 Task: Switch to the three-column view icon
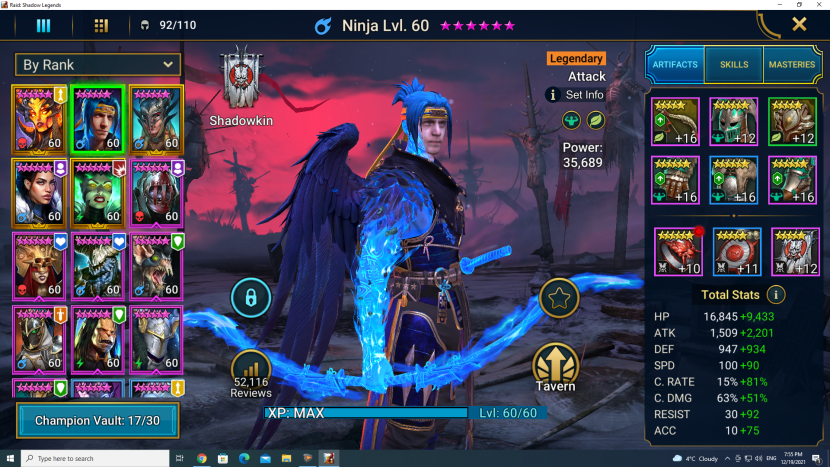43,25
